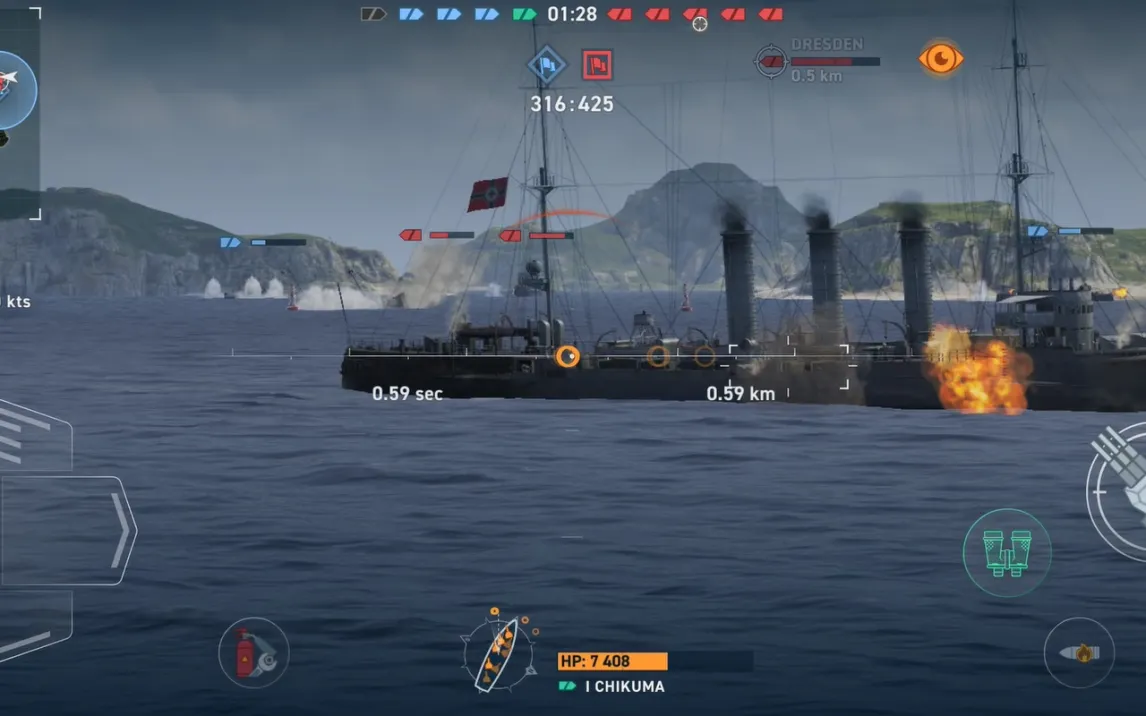Open the minimap with the red plane marker
The image size is (1146, 716).
point(12,90)
